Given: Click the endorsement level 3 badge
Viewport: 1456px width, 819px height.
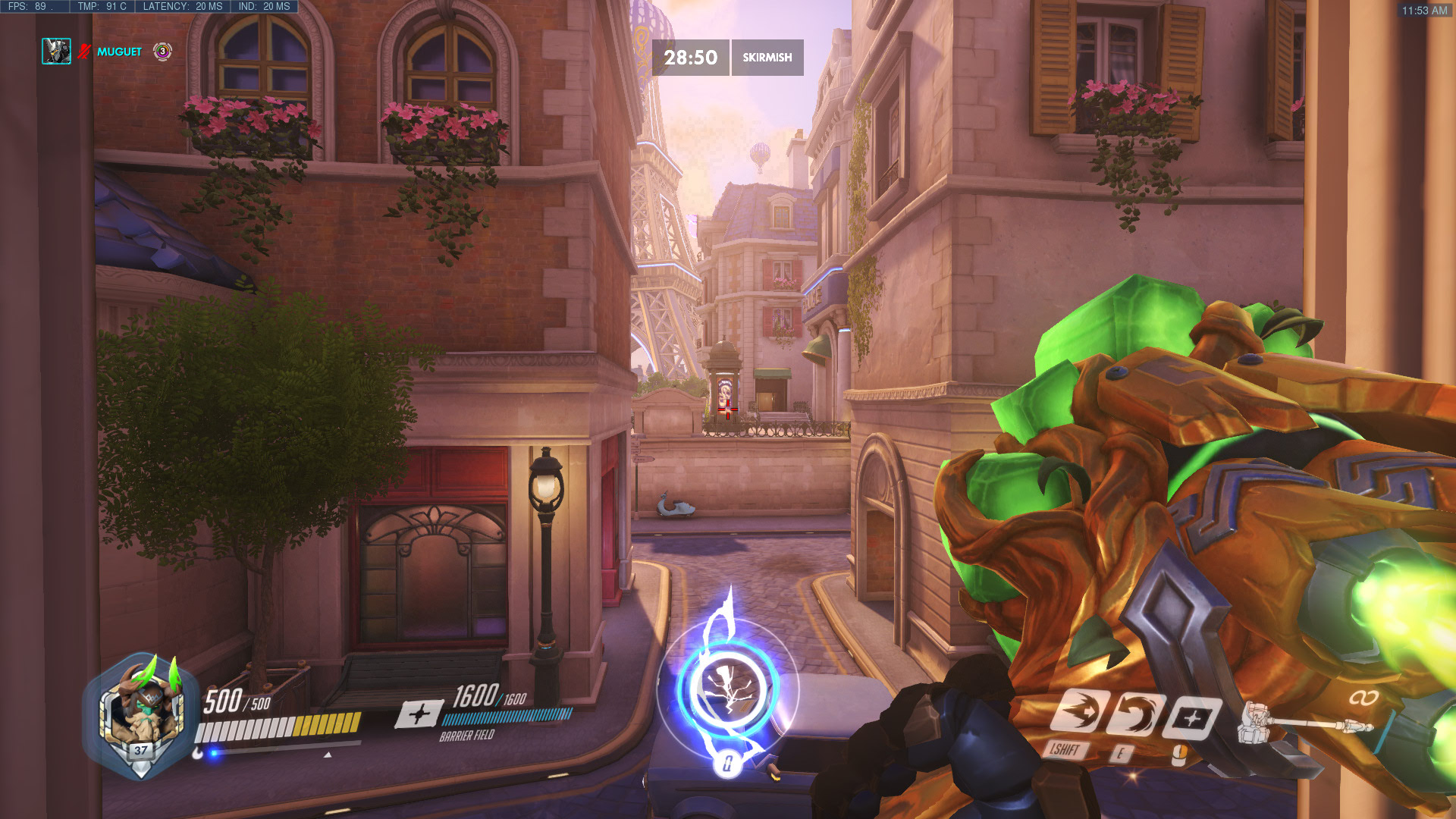Looking at the screenshot, I should (x=162, y=51).
